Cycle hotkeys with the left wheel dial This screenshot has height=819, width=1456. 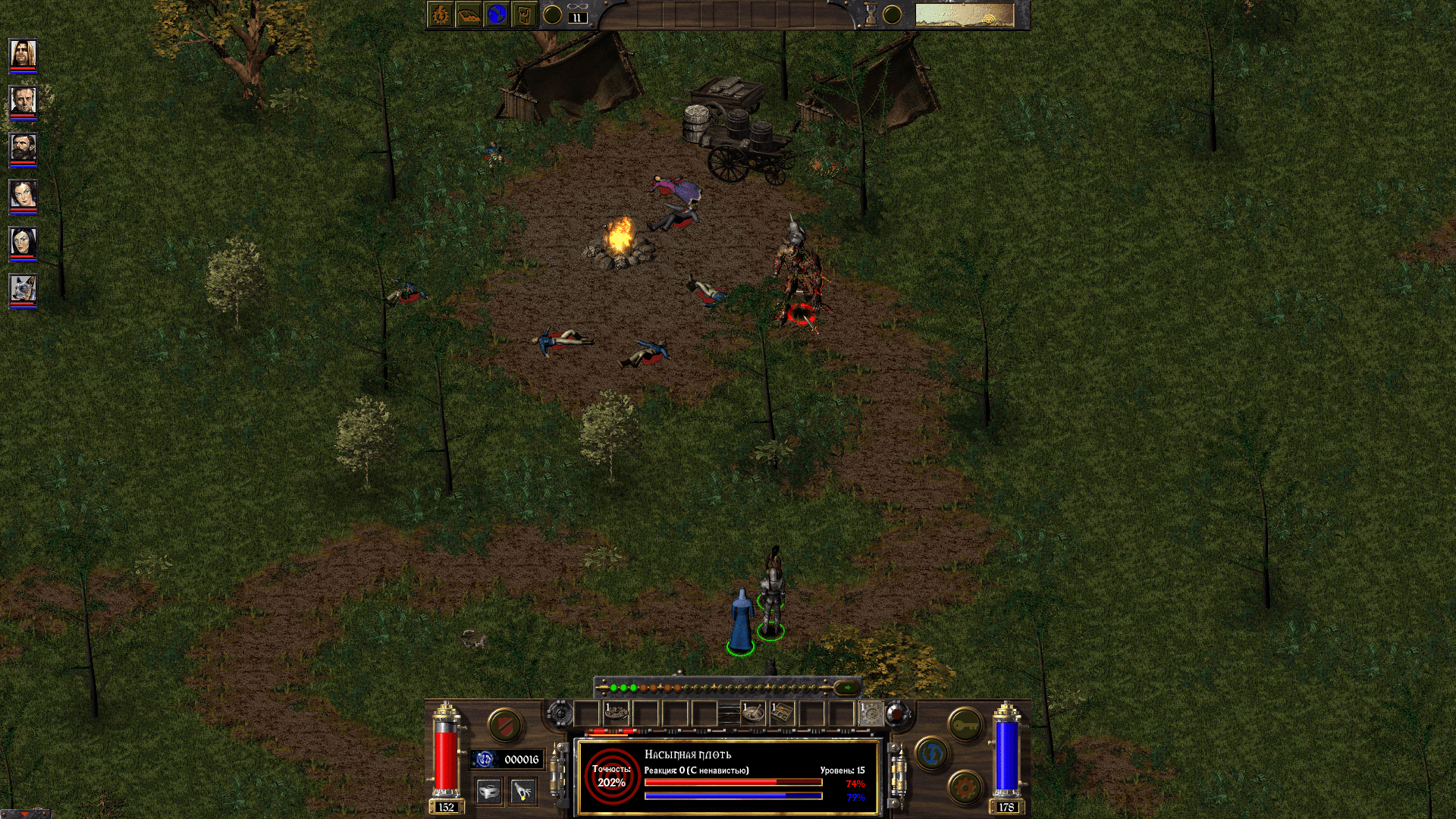(562, 712)
